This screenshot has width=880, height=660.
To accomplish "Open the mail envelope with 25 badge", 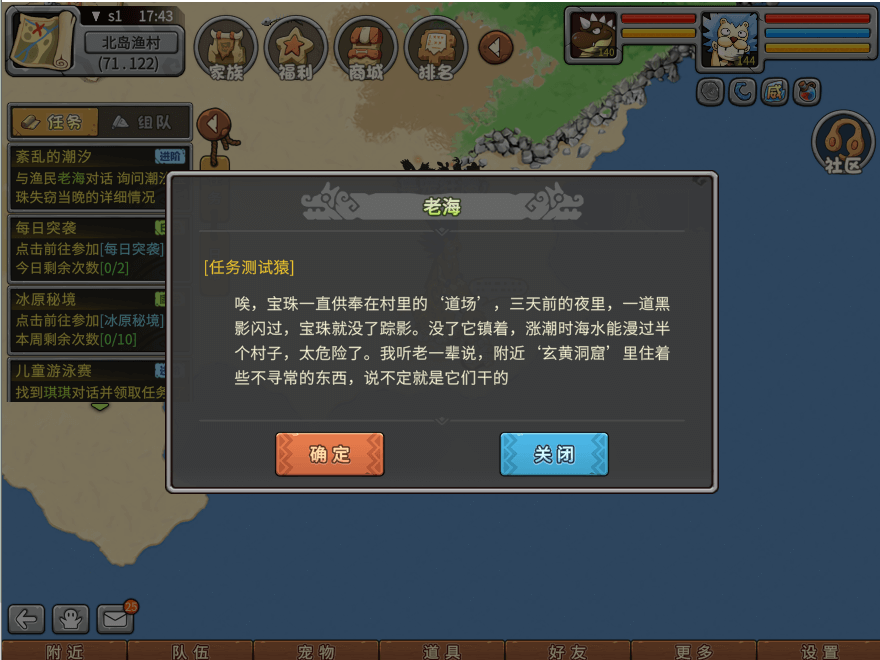I will (x=115, y=620).
